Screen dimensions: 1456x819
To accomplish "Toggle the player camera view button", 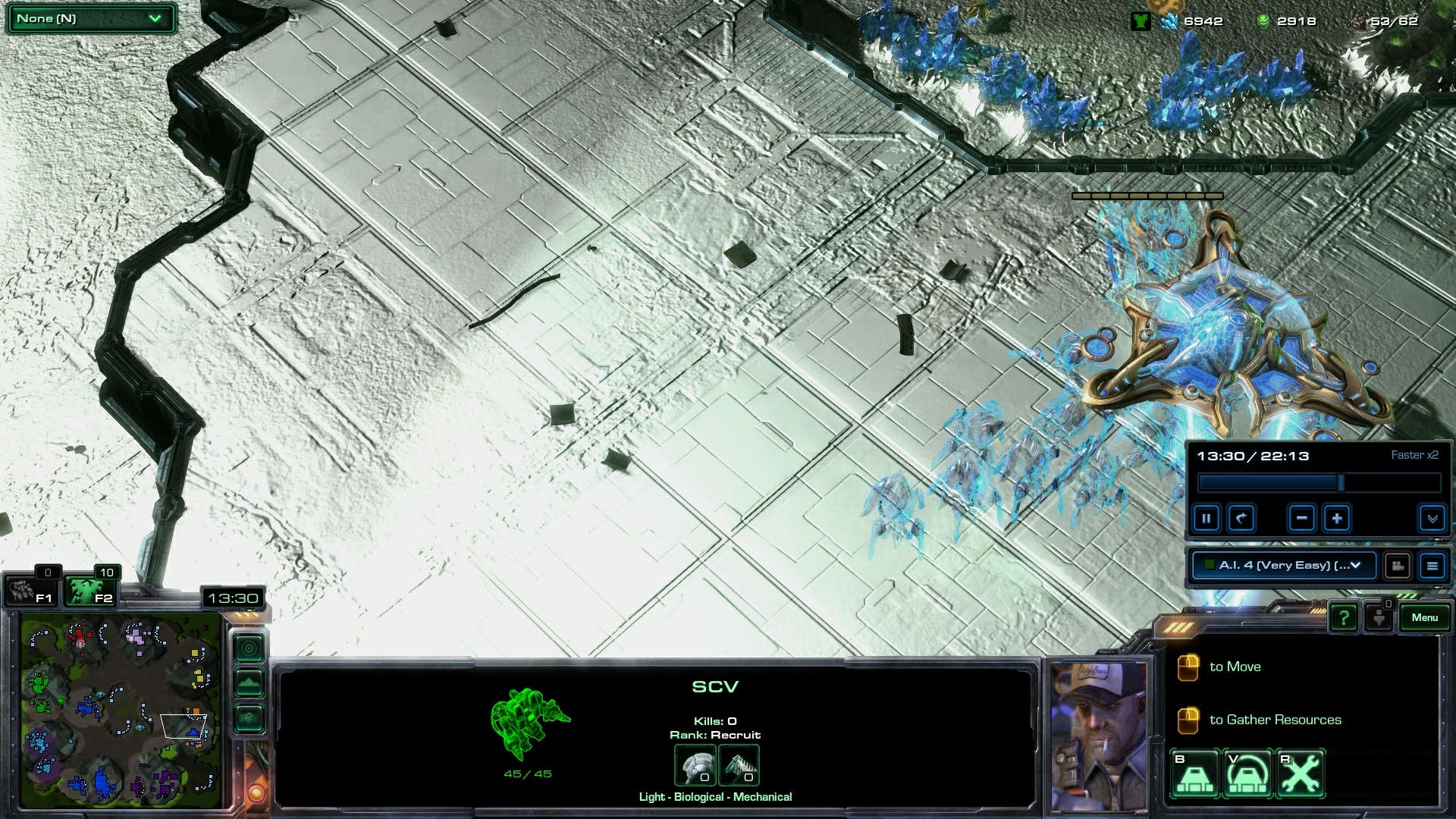I will [x=1397, y=566].
